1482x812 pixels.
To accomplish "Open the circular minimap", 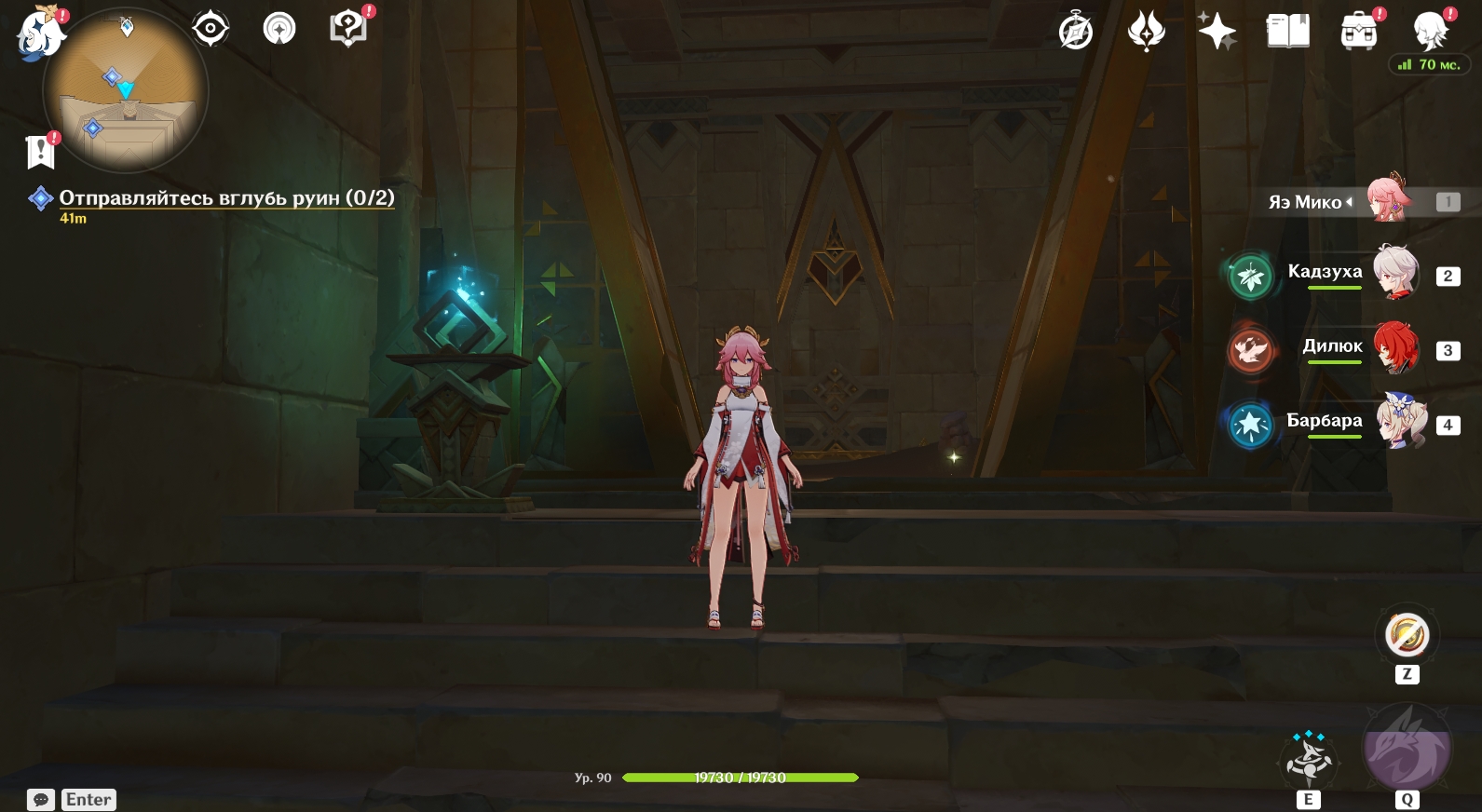I will pos(125,91).
